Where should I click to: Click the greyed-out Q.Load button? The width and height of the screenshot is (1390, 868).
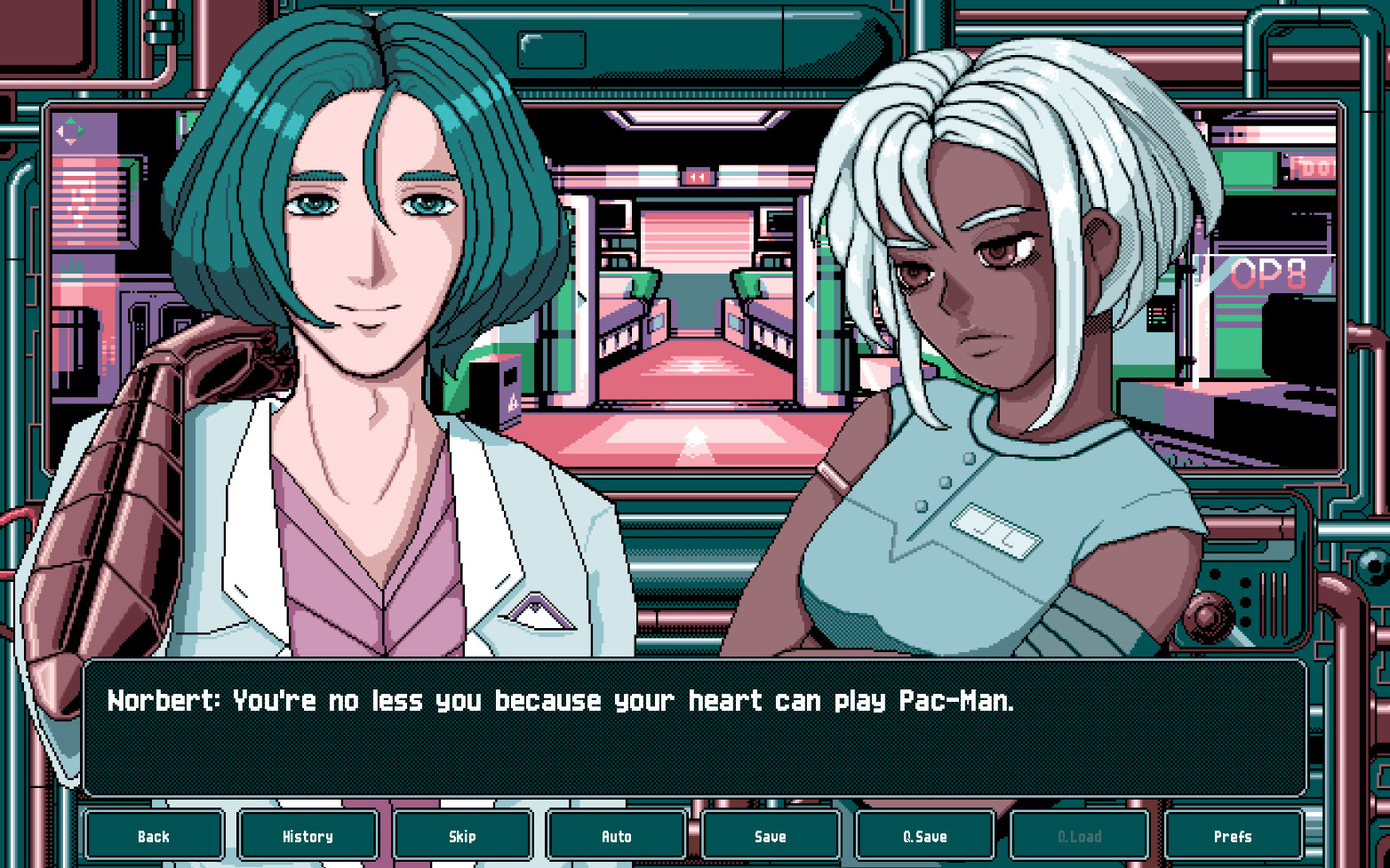(x=1079, y=836)
